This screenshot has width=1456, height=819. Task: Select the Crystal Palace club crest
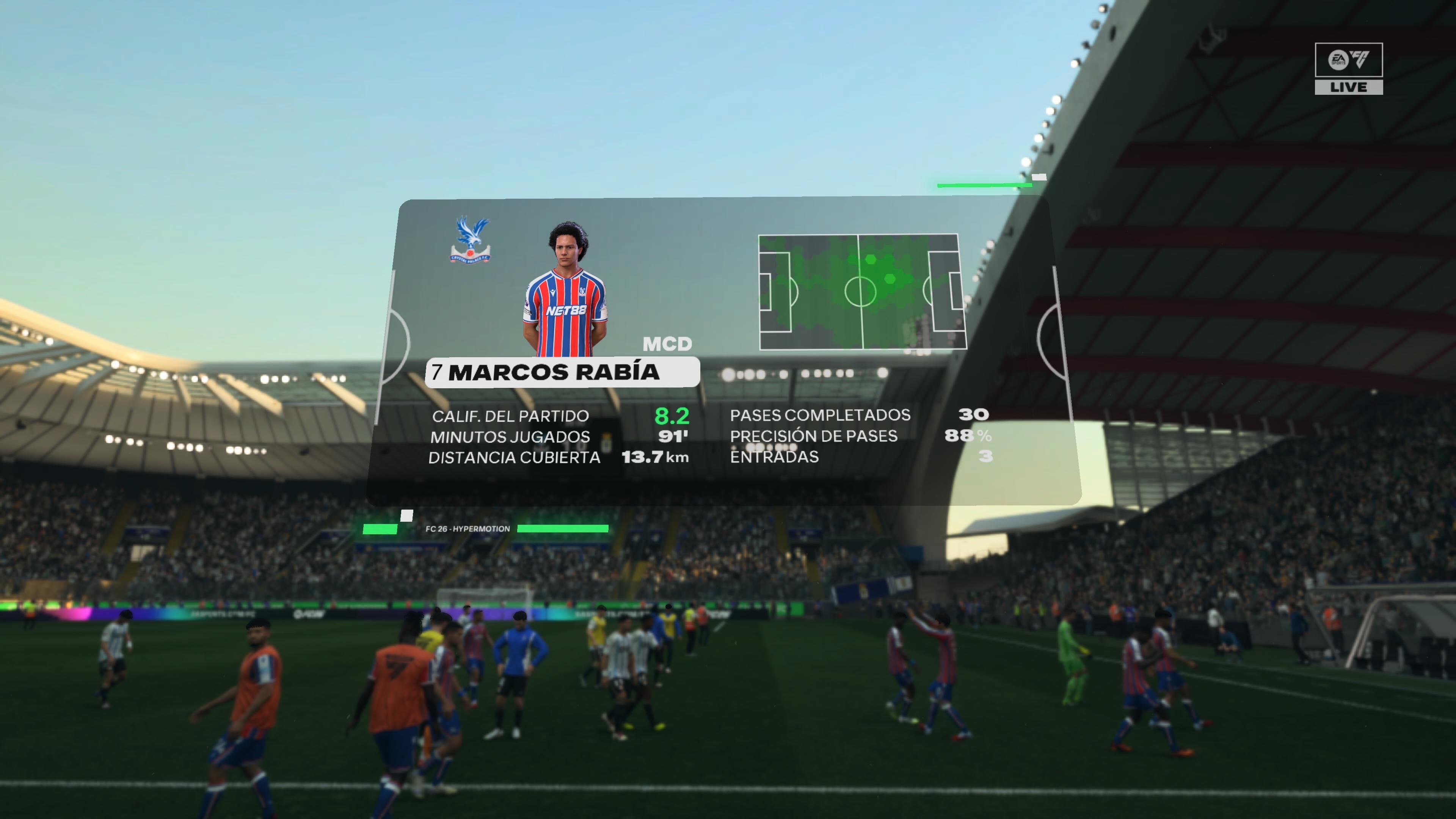tap(470, 240)
